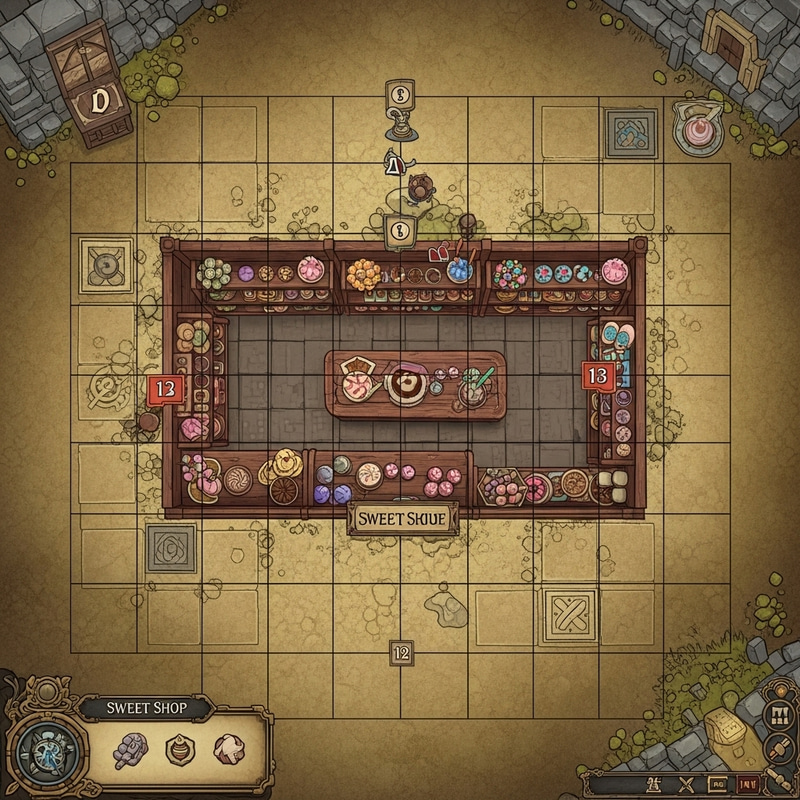Click the crossed swords toolbar icon

[x=687, y=786]
